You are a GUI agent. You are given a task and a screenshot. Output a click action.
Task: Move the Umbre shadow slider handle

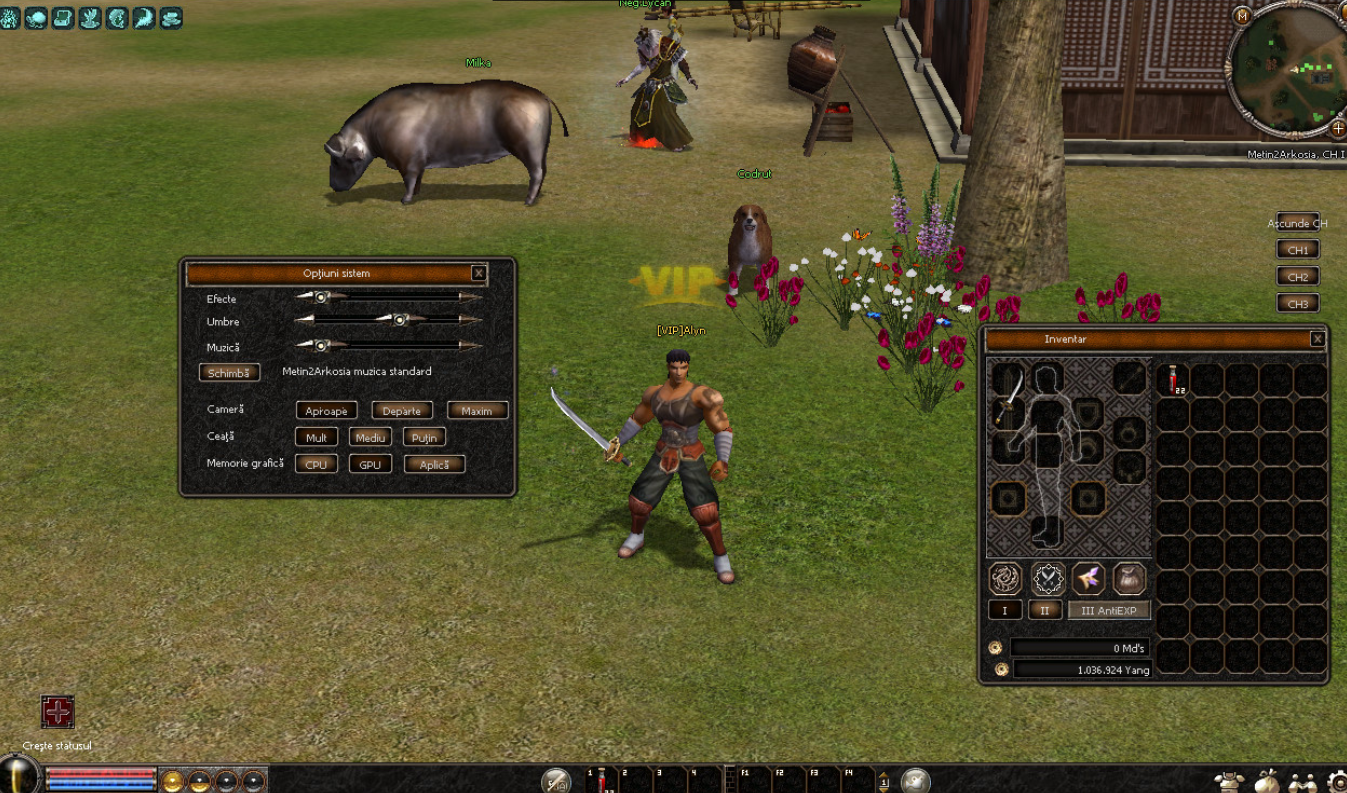pyautogui.click(x=399, y=320)
